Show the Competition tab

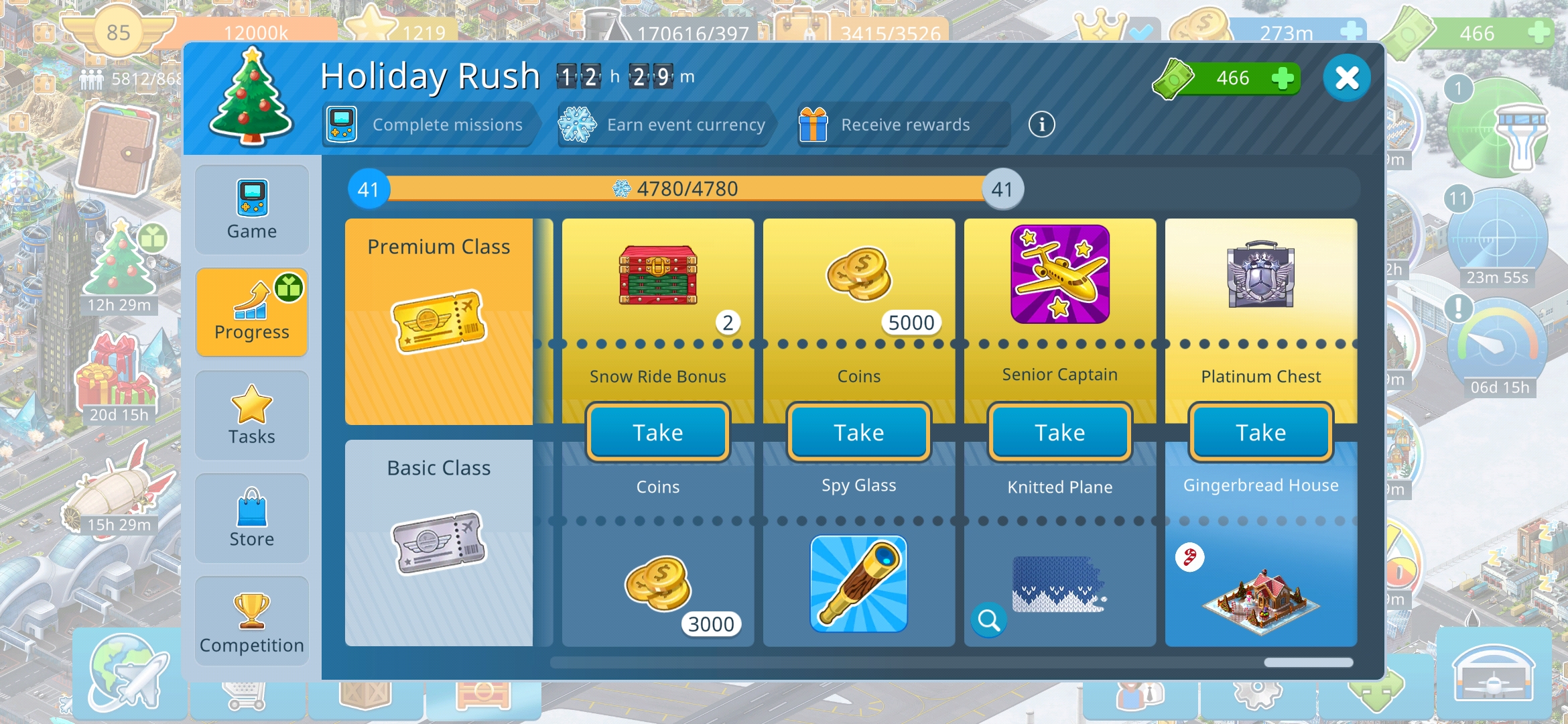pos(252,621)
